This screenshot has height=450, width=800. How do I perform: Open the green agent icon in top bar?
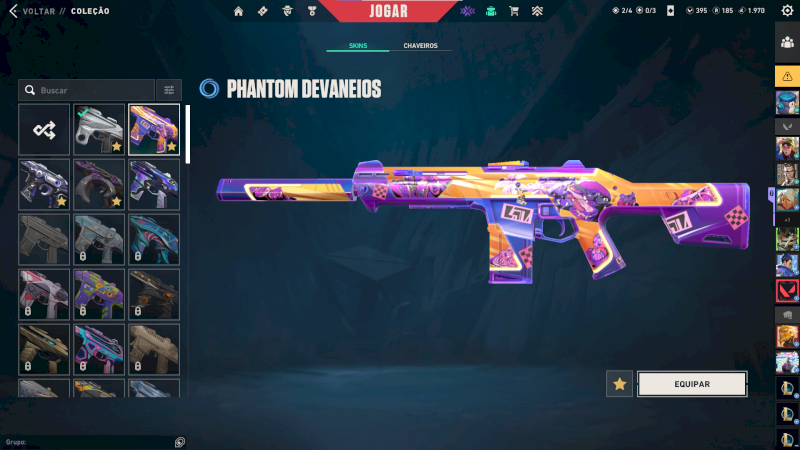click(490, 12)
